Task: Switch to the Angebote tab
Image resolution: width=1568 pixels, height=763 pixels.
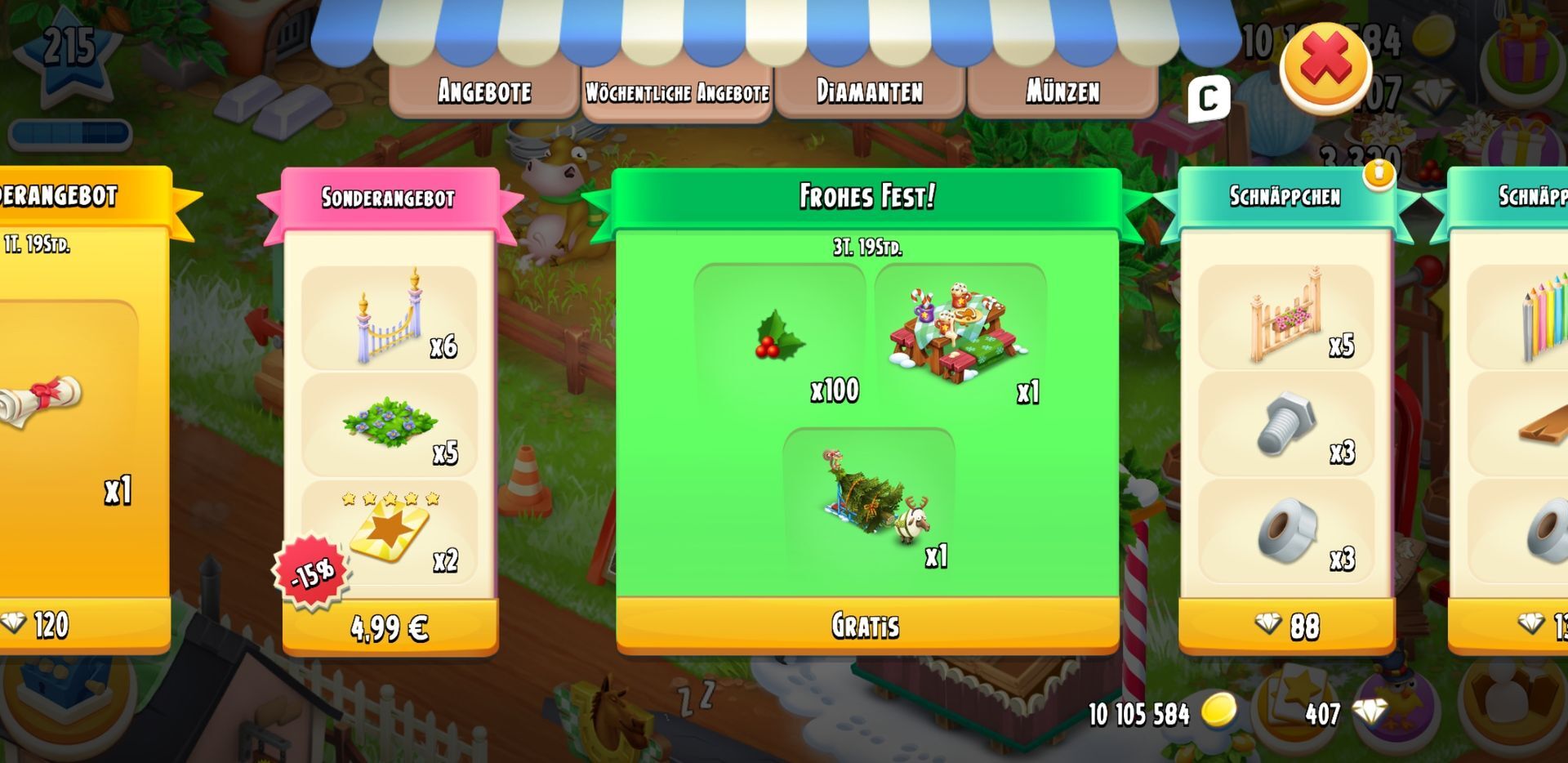Action: (484, 91)
